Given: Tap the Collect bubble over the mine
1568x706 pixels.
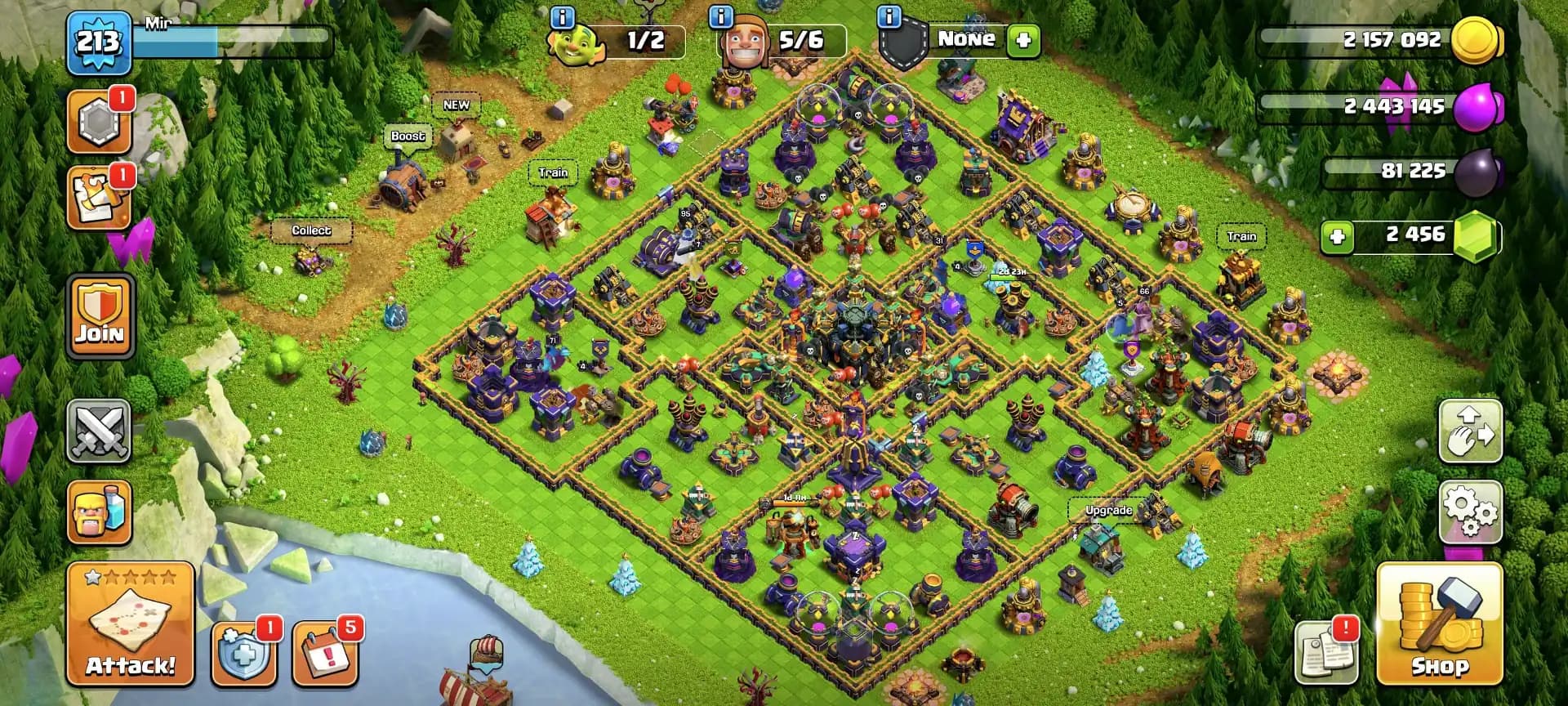Looking at the screenshot, I should (310, 231).
